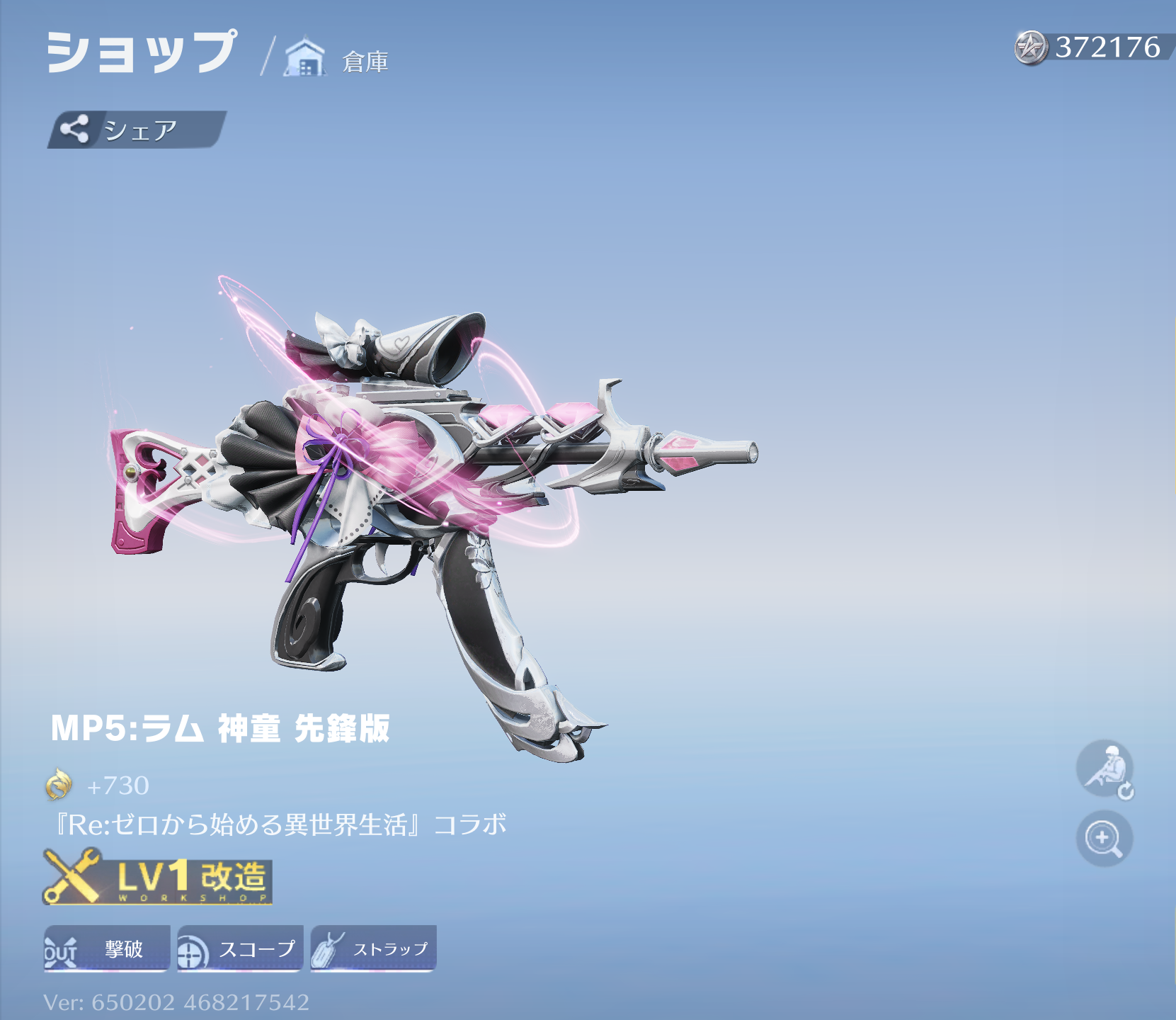
Task: Open the スコープ tab
Action: tap(239, 950)
